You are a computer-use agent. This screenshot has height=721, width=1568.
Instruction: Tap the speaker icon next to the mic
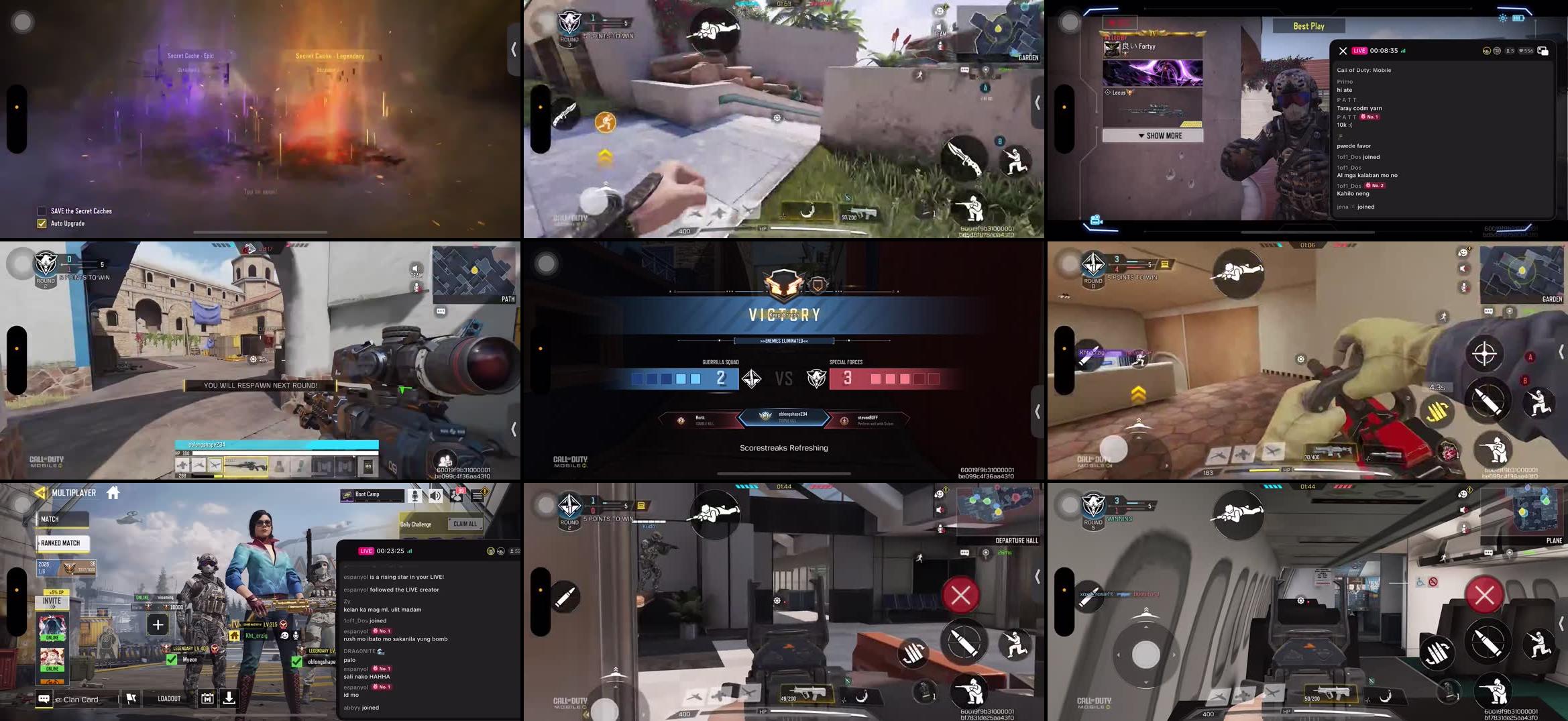point(436,496)
